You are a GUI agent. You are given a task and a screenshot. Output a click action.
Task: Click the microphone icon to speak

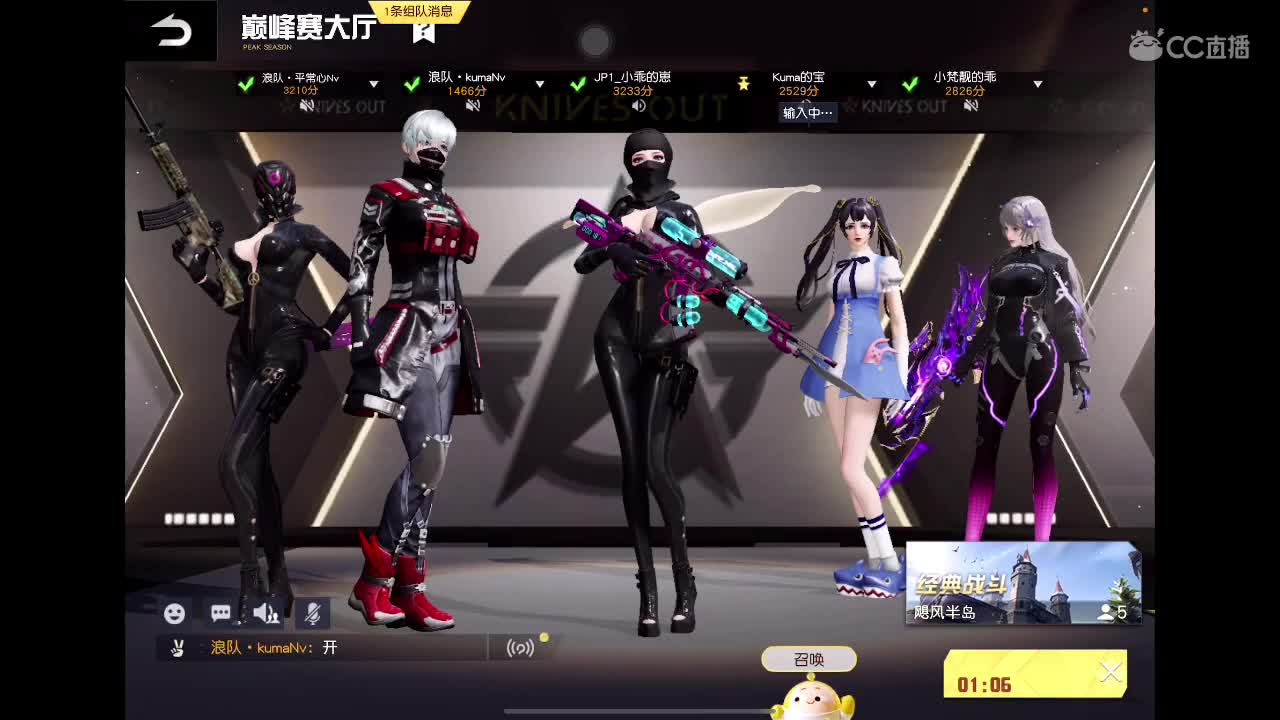coord(310,613)
